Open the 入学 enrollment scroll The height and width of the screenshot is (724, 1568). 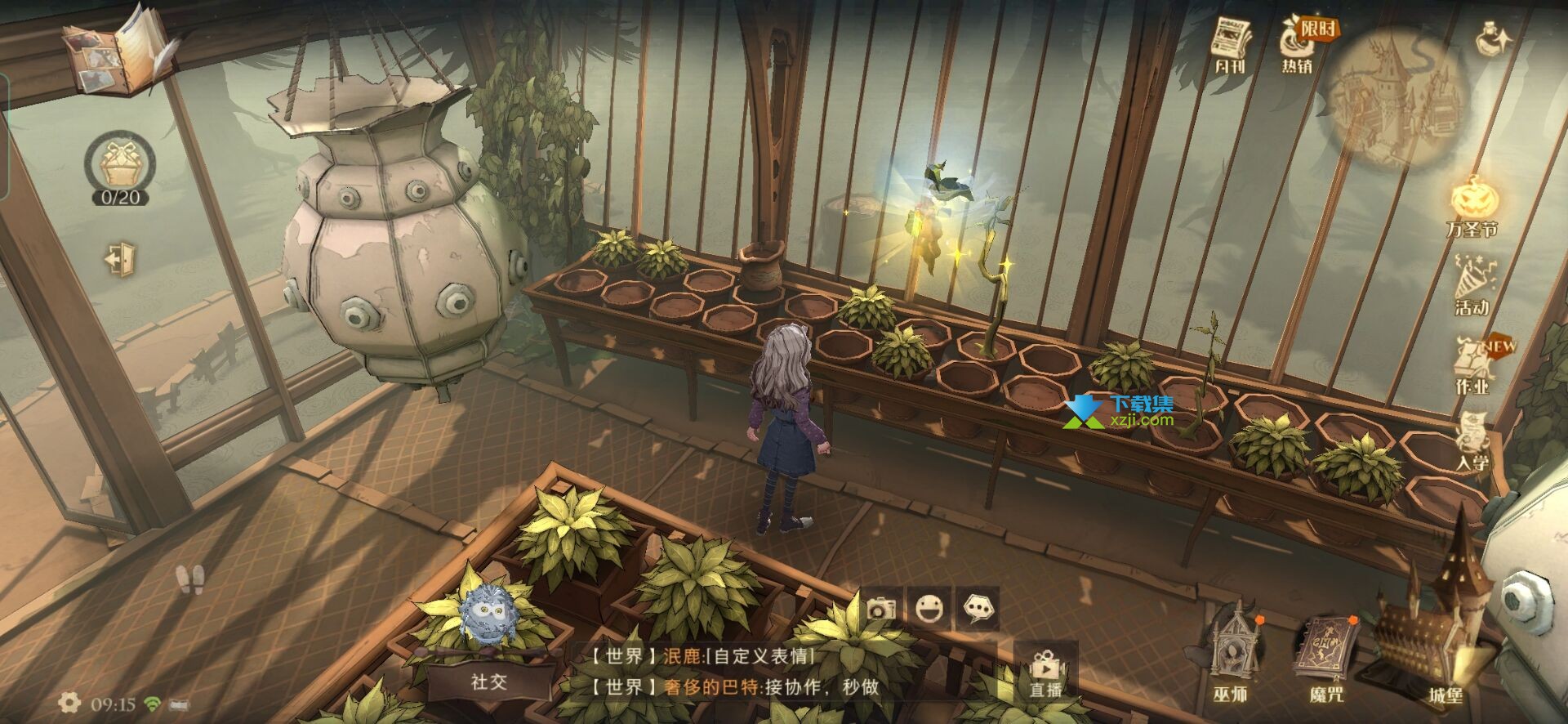pyautogui.click(x=1472, y=441)
